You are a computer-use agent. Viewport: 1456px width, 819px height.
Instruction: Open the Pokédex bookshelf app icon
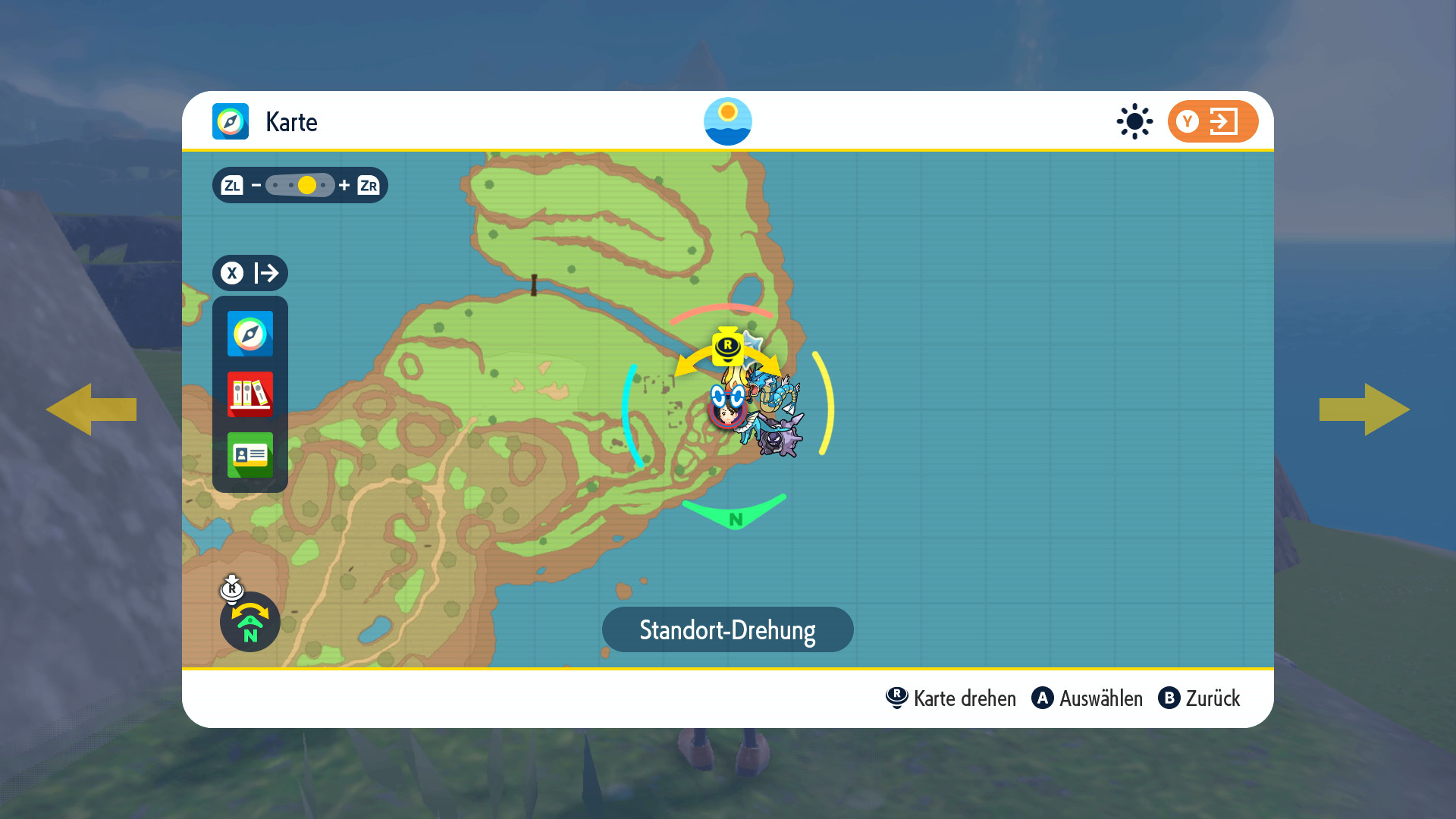(249, 394)
